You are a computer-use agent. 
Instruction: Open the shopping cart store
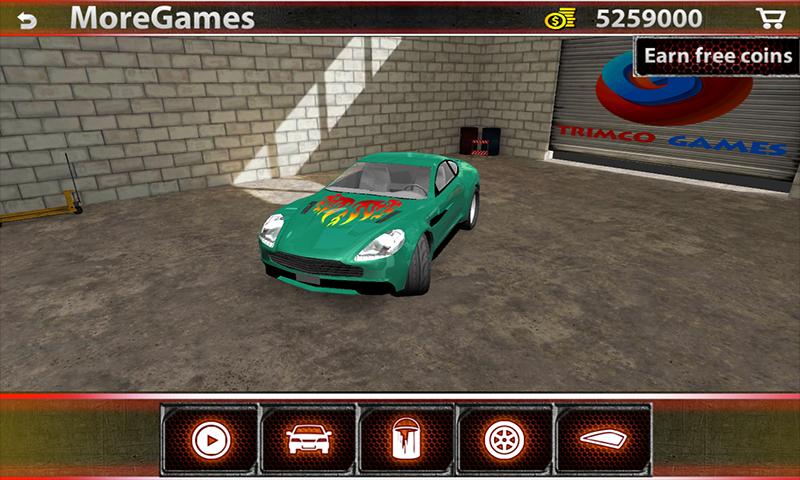point(769,19)
